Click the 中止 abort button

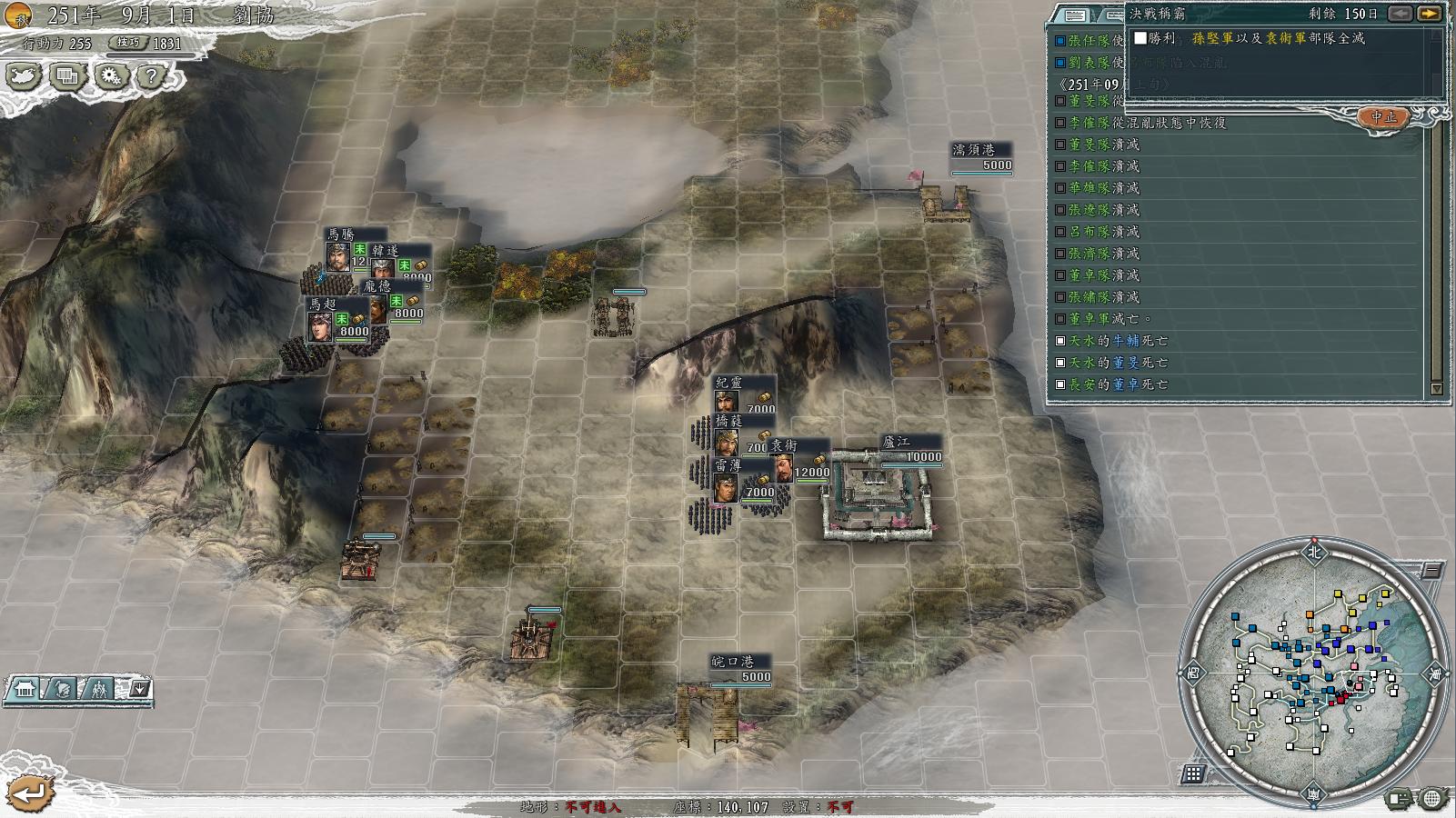click(1383, 117)
